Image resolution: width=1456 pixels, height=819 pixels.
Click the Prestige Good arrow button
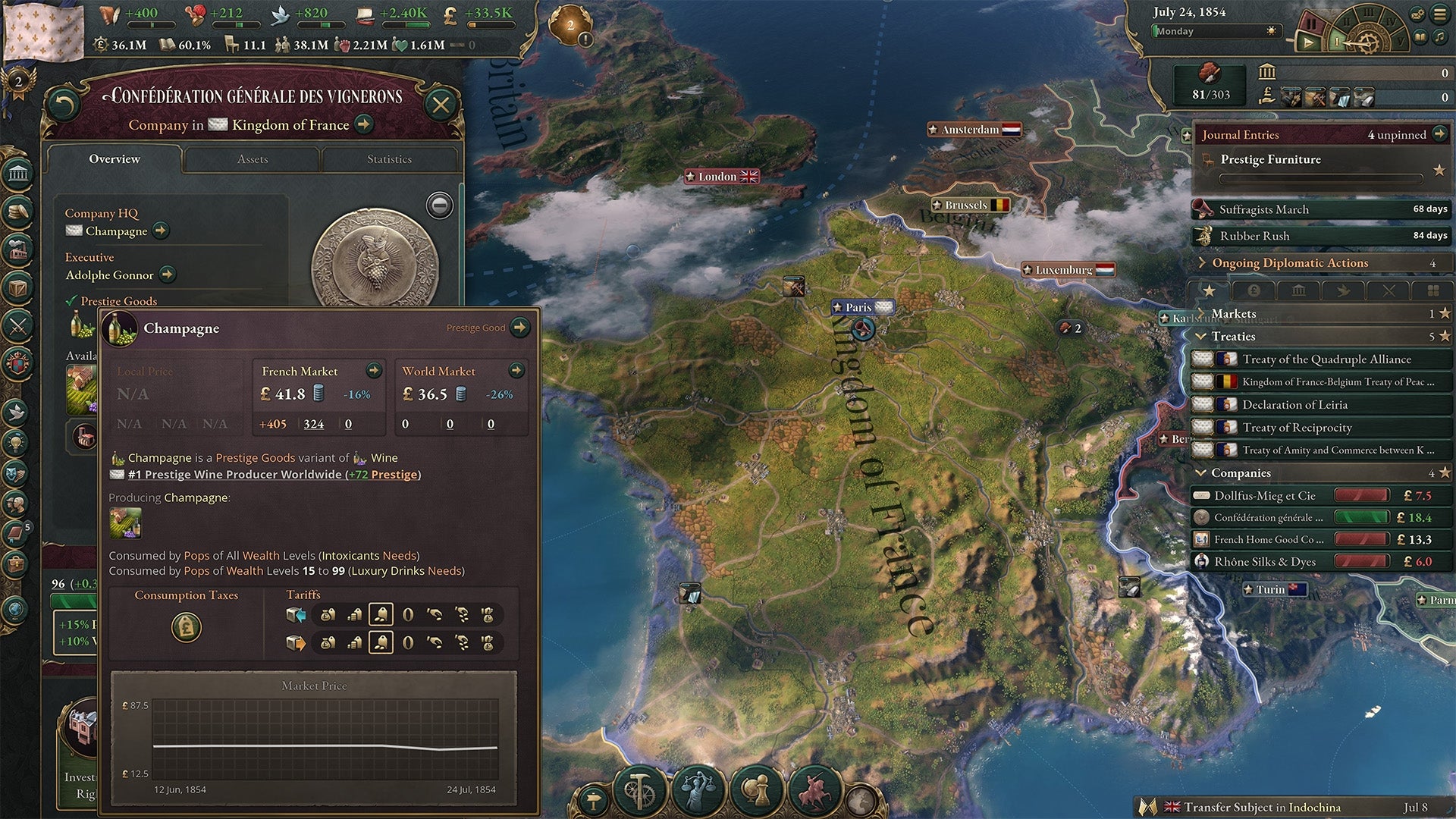520,328
